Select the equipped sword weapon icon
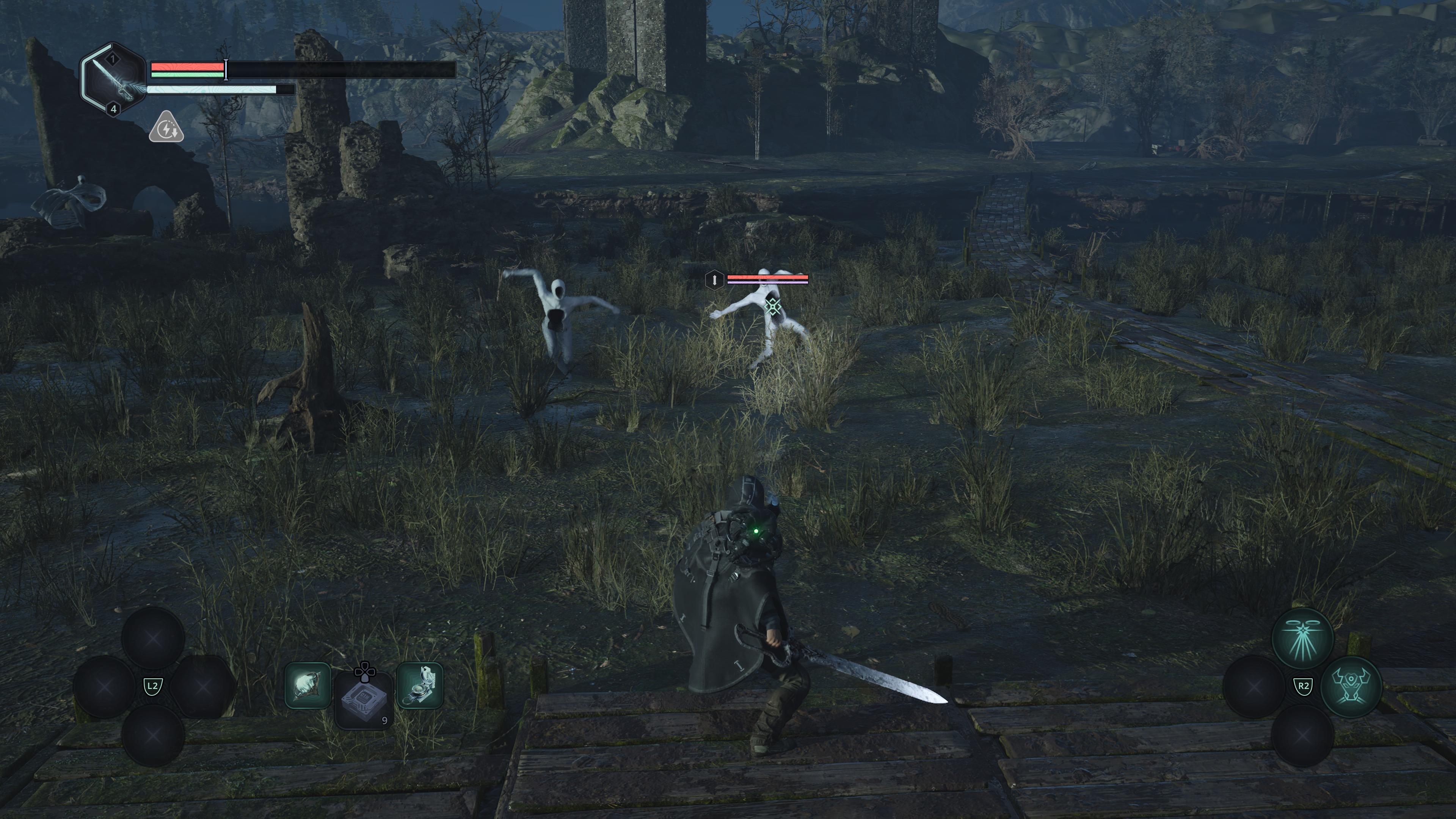This screenshot has width=1456, height=819. 114,80
